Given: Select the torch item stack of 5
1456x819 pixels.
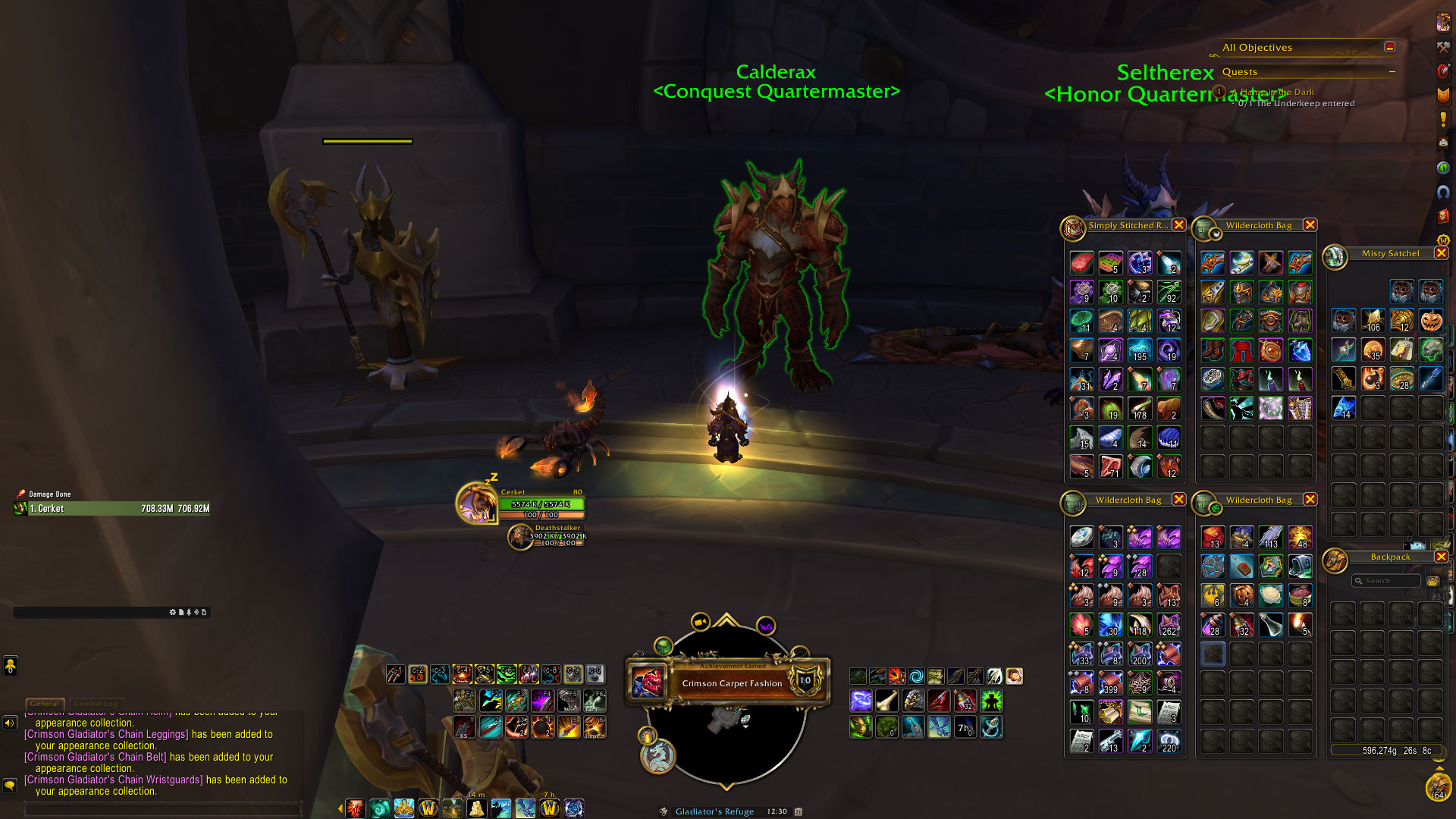Looking at the screenshot, I should tap(1300, 625).
